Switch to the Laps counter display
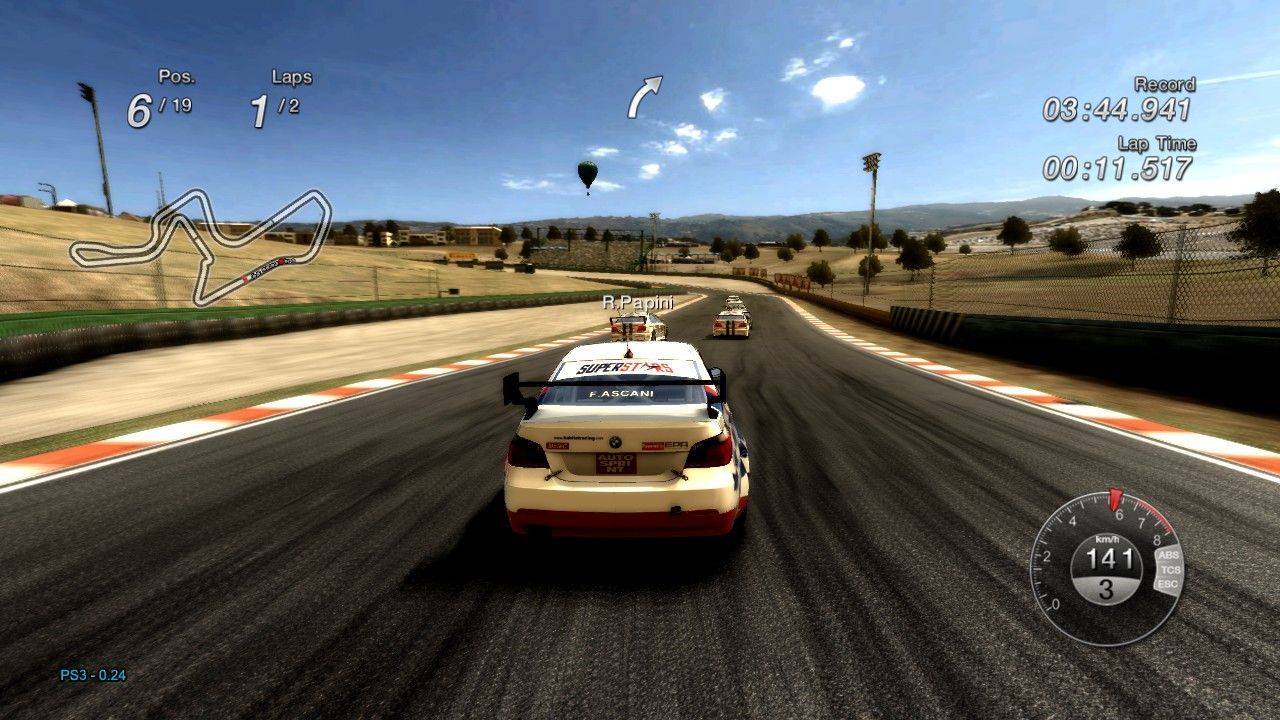 (x=283, y=97)
